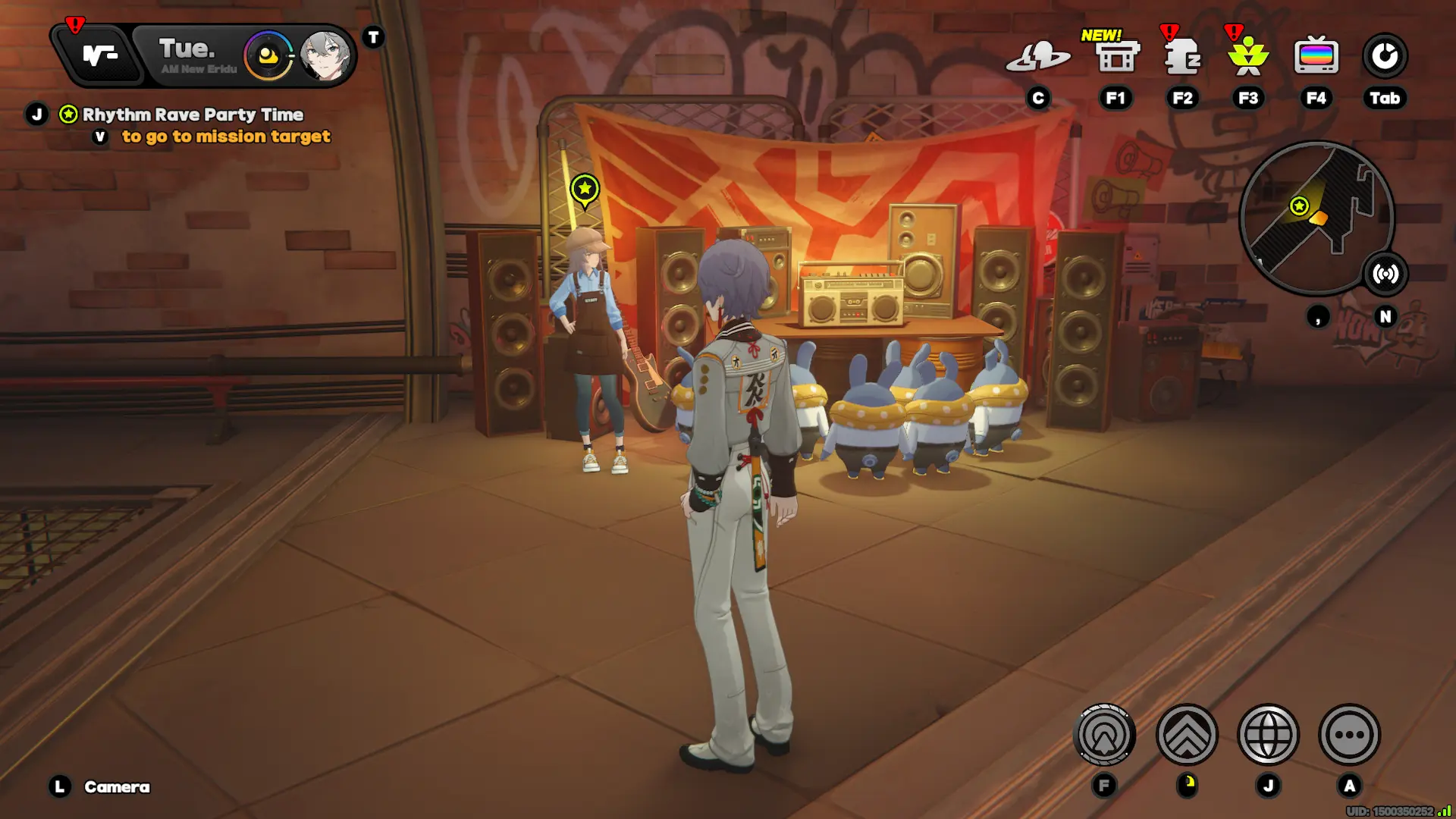This screenshot has height=819, width=1456.
Task: Open the yellow-green figure icon with alert
Action: pos(1247,56)
